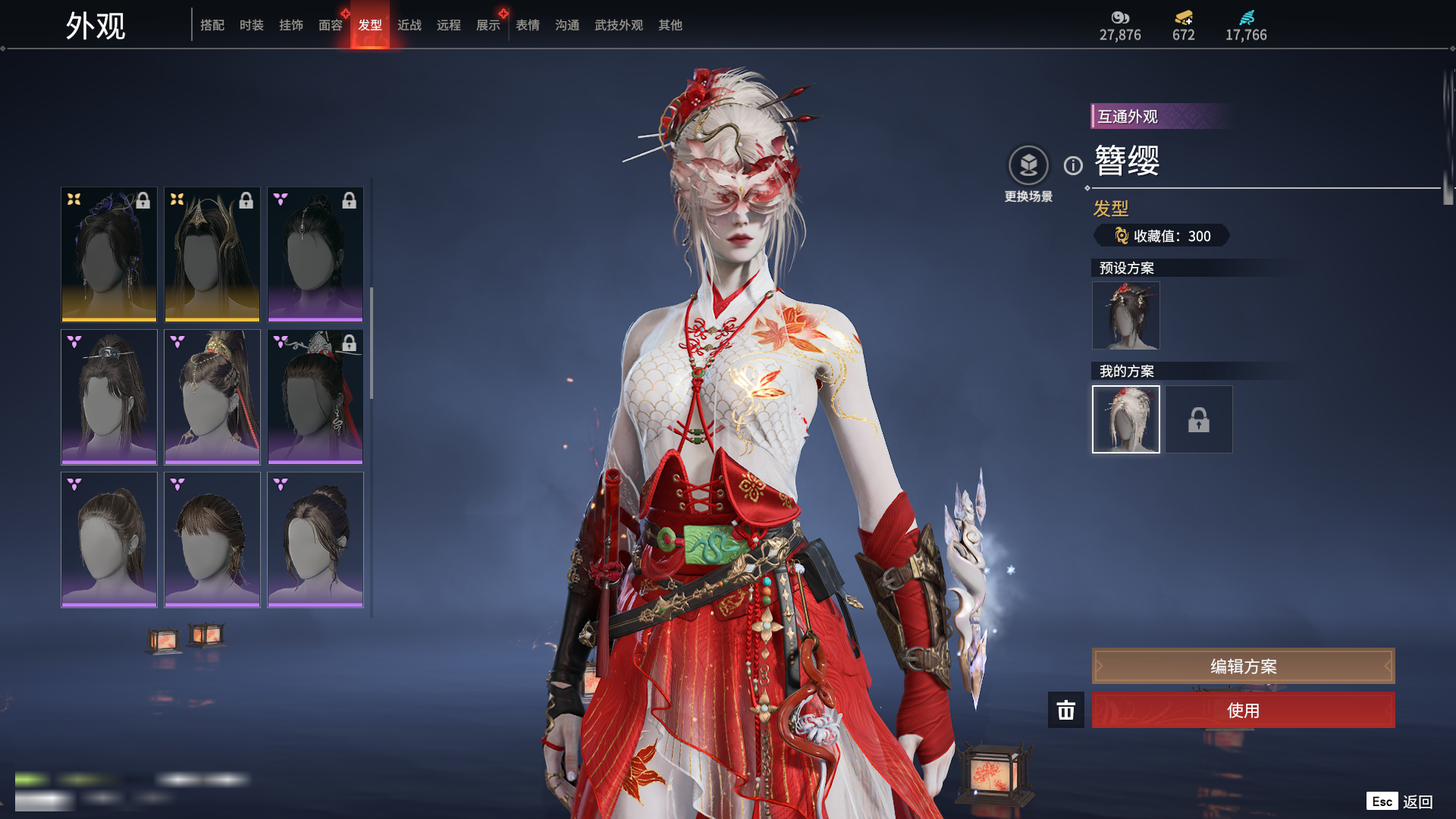The height and width of the screenshot is (819, 1456).
Task: Choose the 预设方案 preset hairstyle thumbnail
Action: coord(1125,315)
